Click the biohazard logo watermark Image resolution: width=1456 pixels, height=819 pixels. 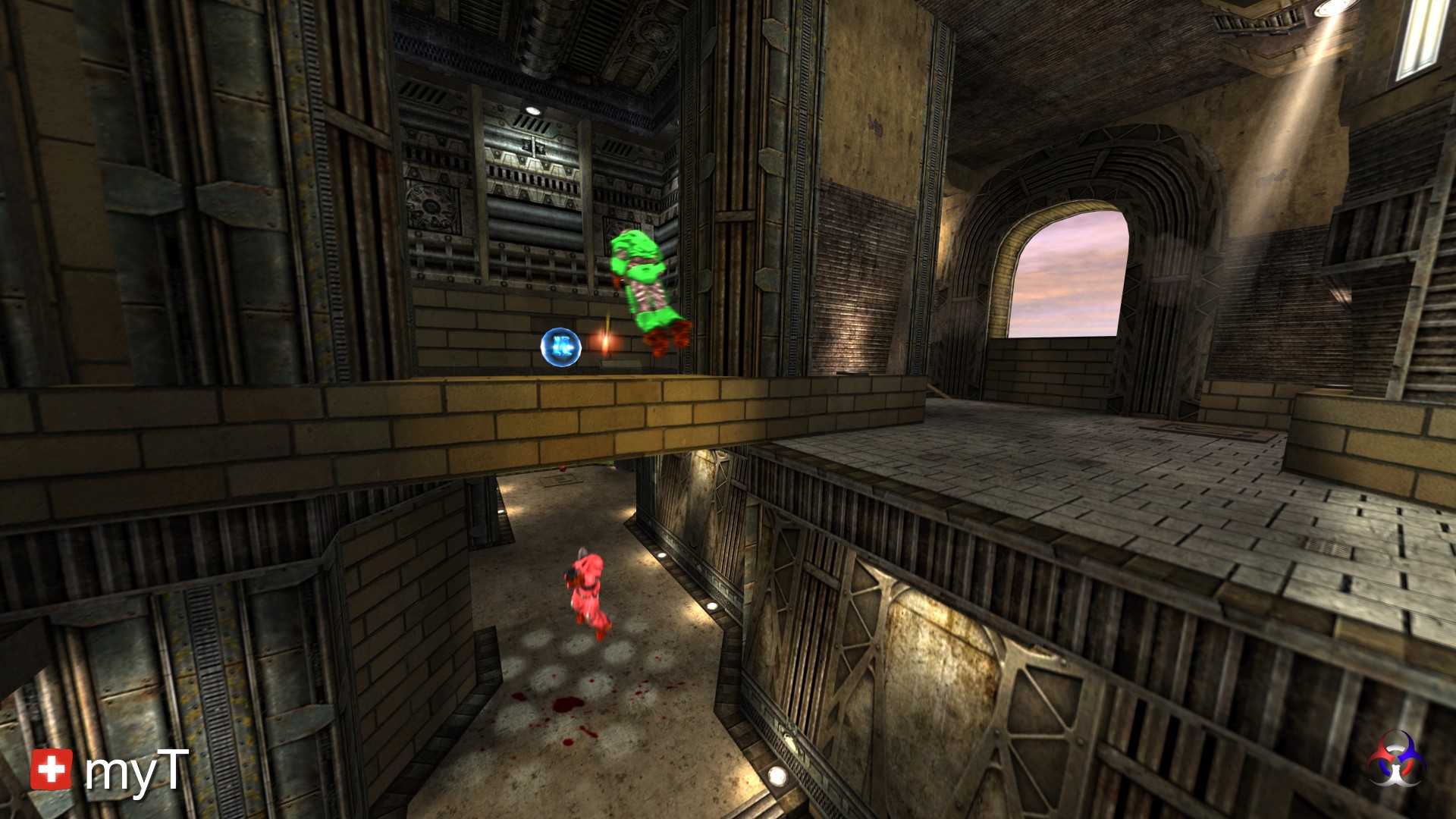click(x=1396, y=759)
